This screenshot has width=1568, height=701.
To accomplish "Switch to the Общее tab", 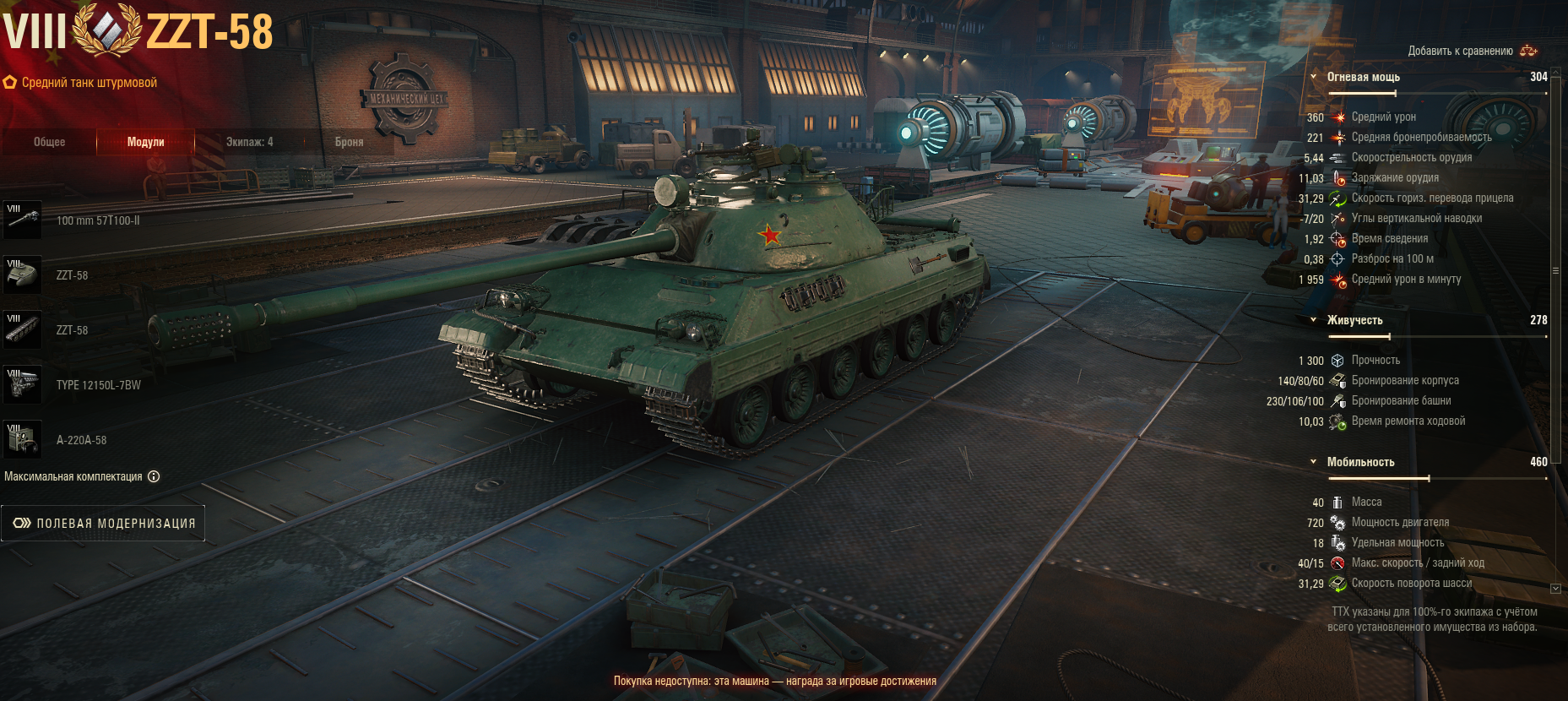I will pyautogui.click(x=49, y=142).
